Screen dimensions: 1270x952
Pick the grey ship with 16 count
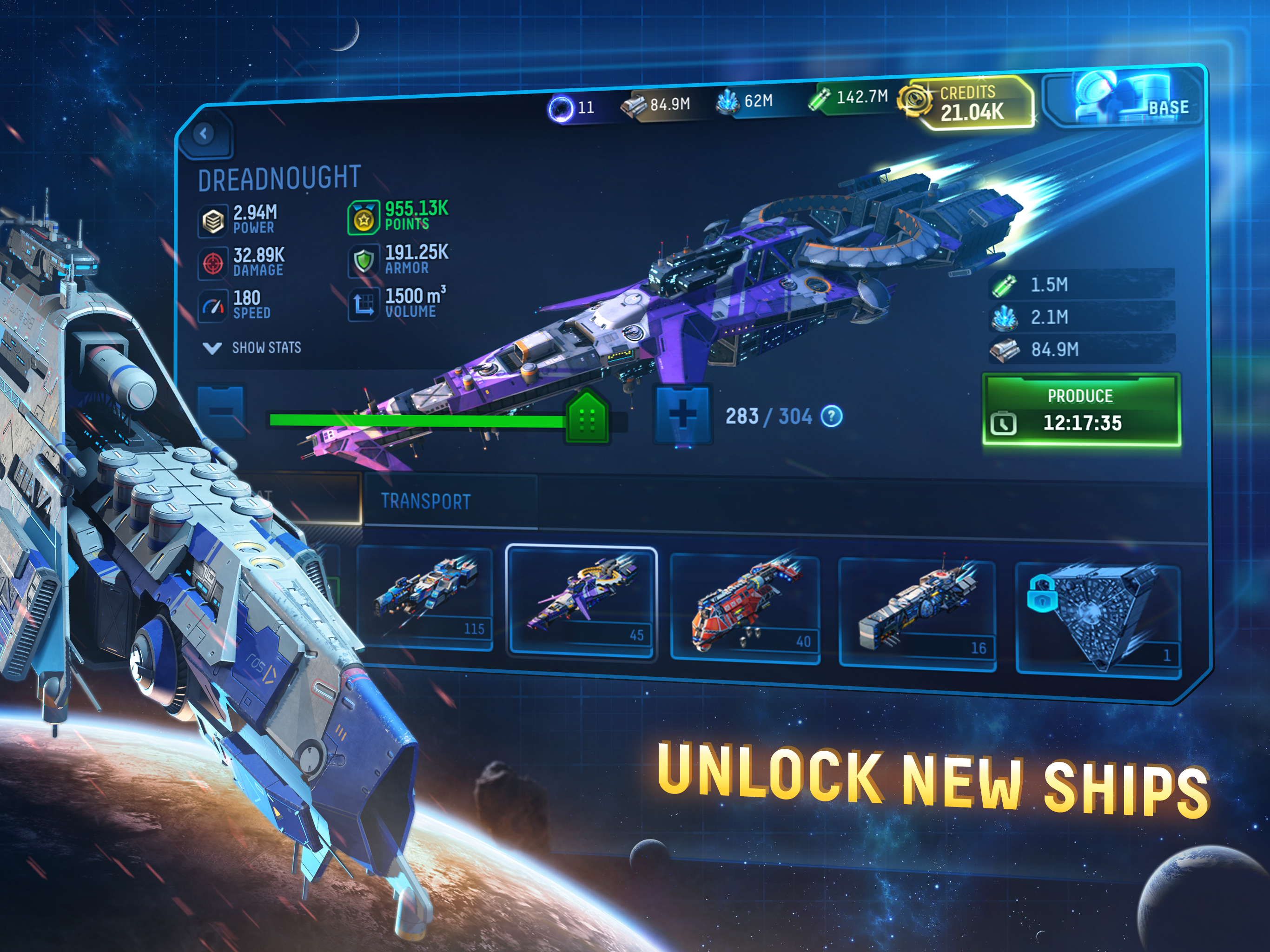(917, 614)
